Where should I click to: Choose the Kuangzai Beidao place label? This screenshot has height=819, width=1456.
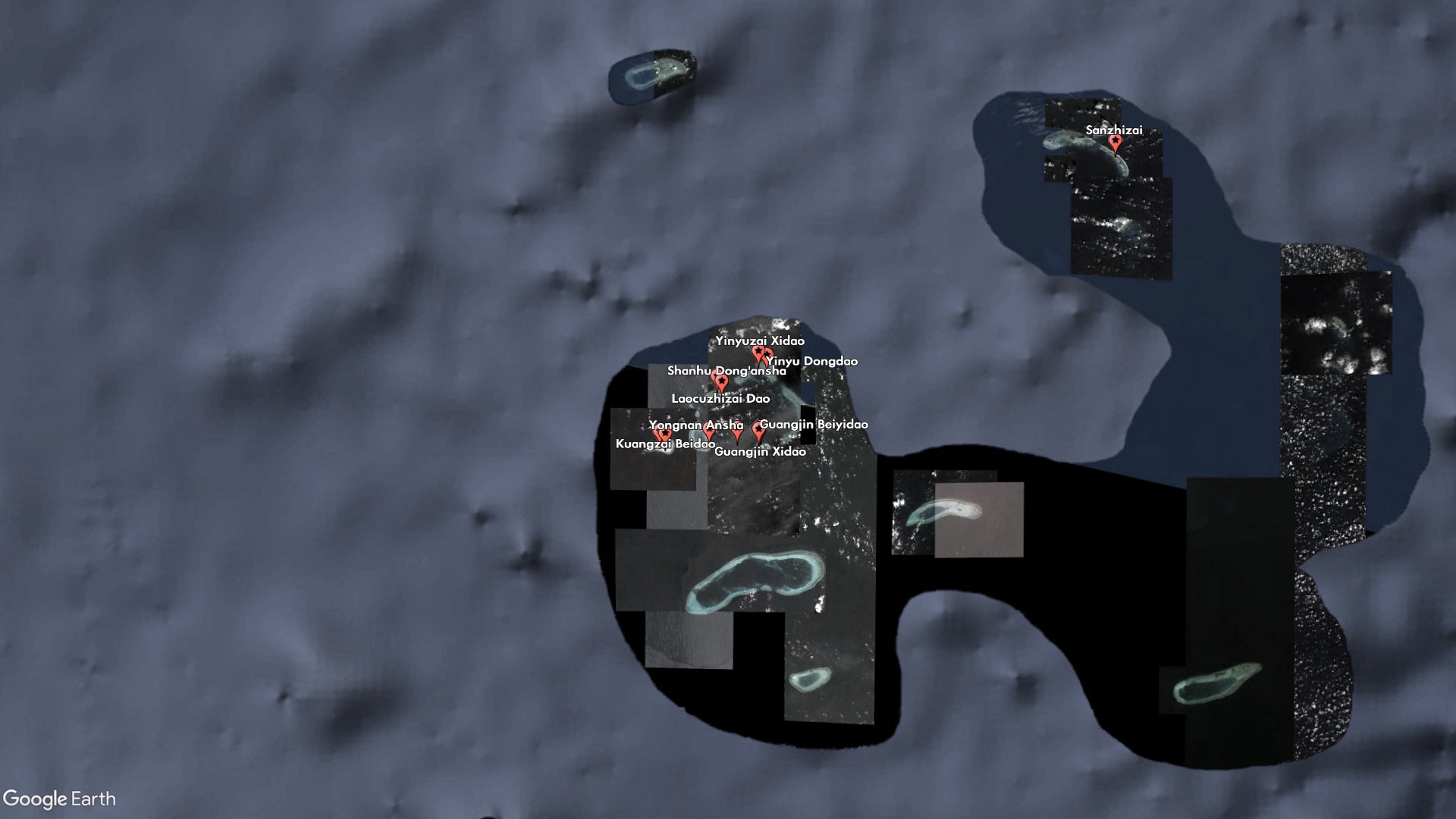click(x=665, y=444)
